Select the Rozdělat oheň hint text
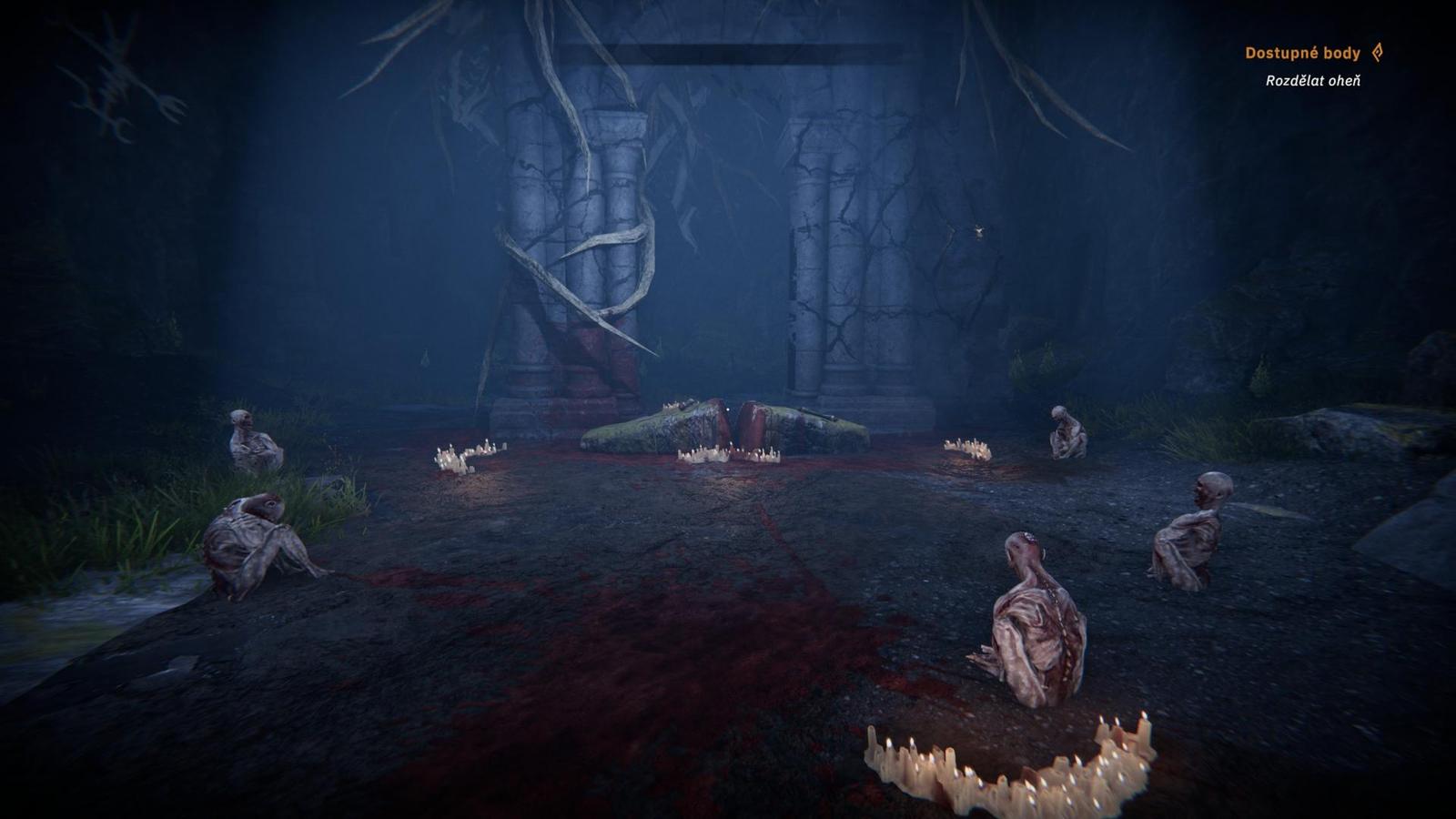 (1312, 81)
